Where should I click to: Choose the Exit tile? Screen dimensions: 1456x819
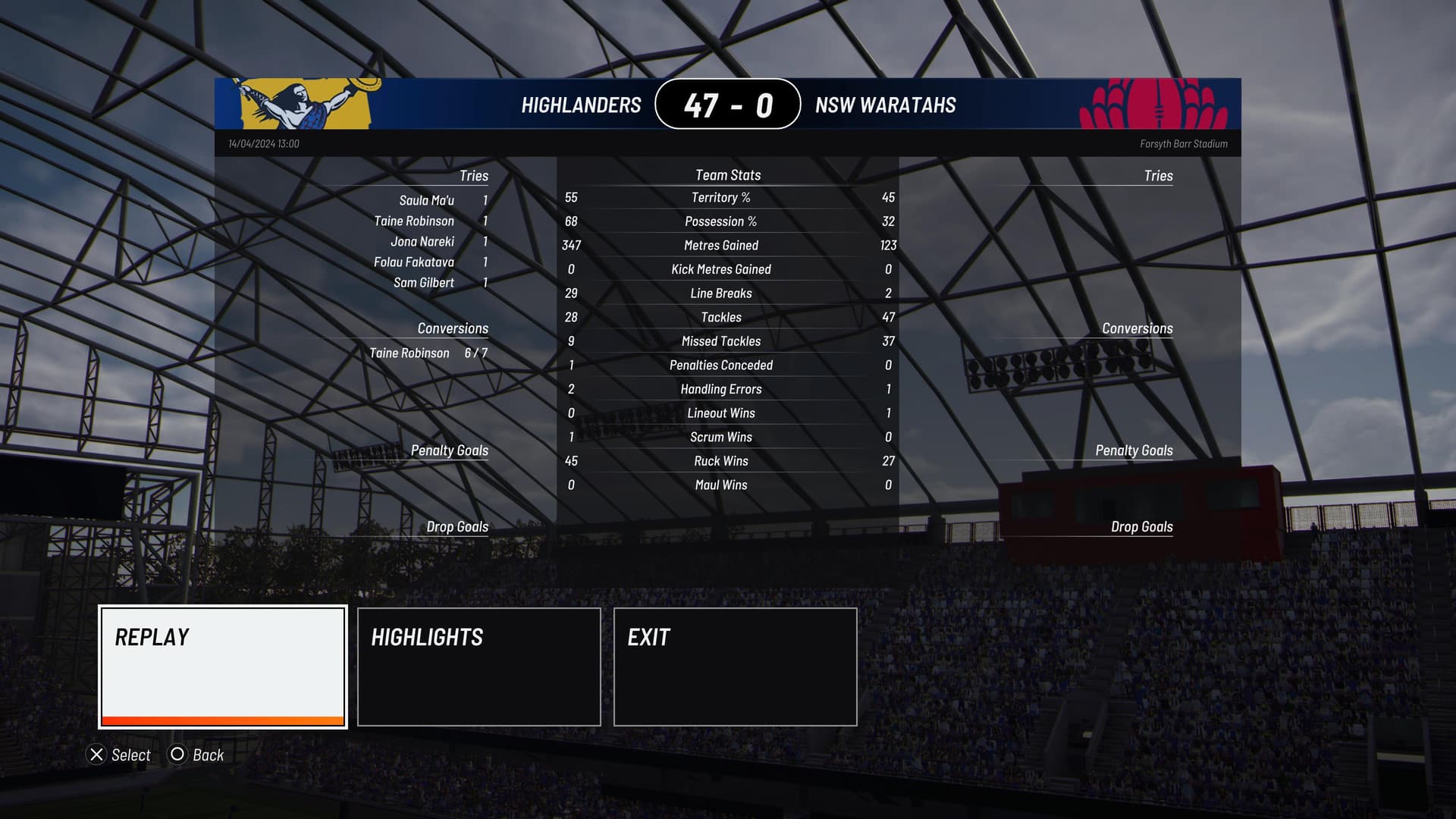click(x=735, y=667)
